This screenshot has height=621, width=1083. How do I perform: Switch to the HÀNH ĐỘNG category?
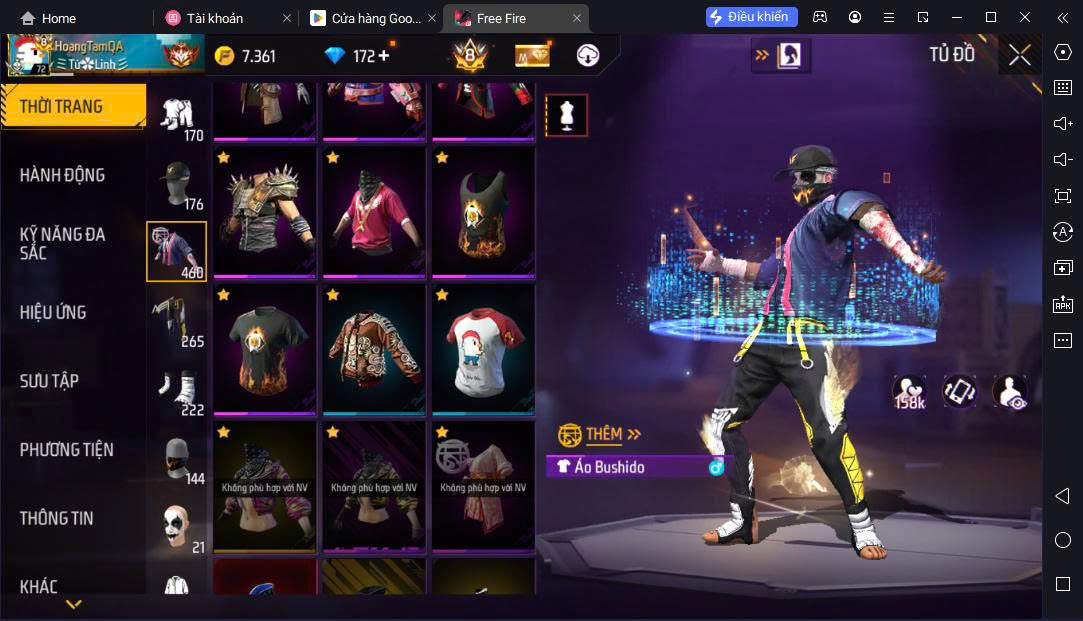62,175
